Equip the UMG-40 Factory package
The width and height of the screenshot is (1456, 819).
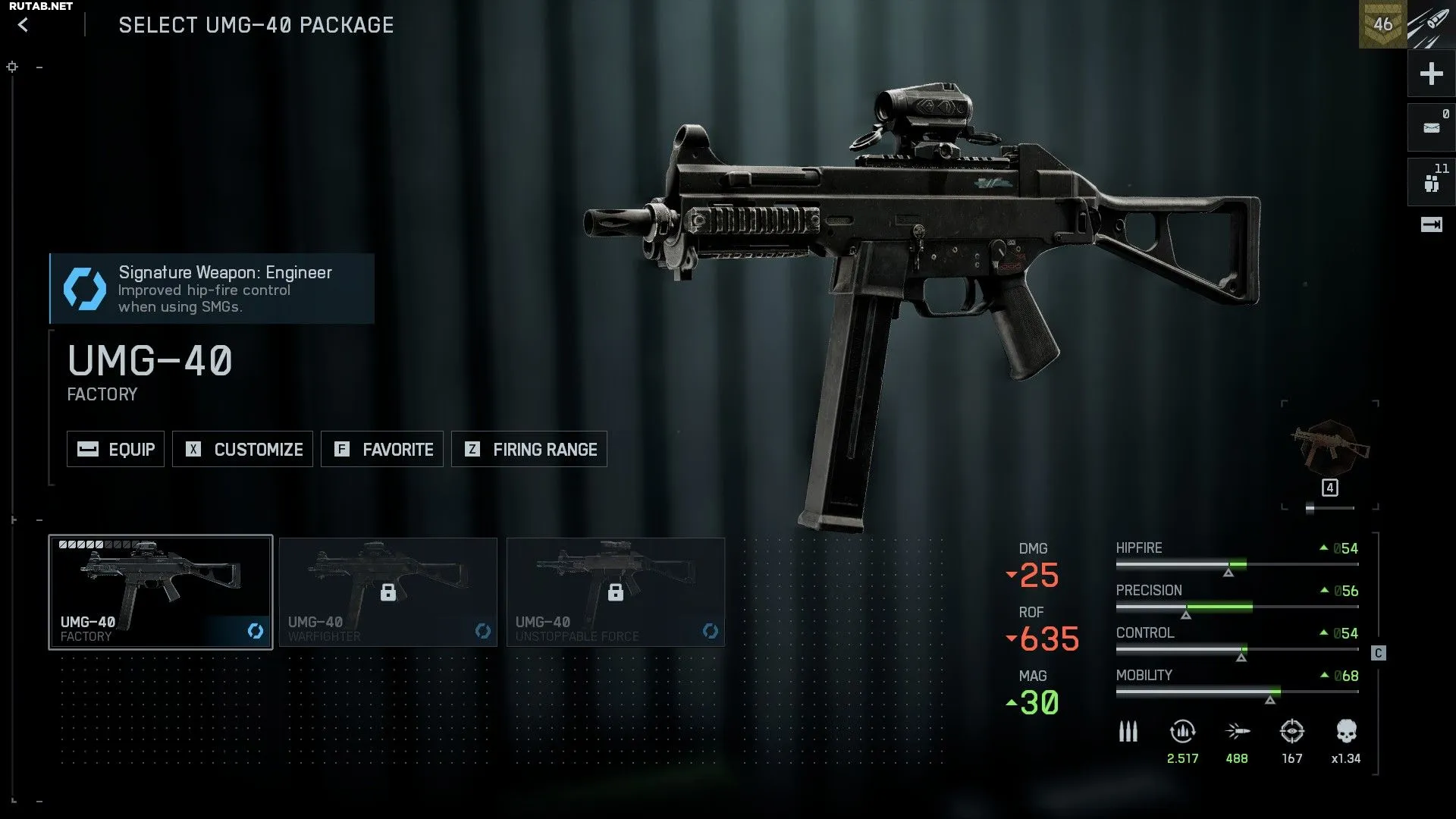click(115, 449)
